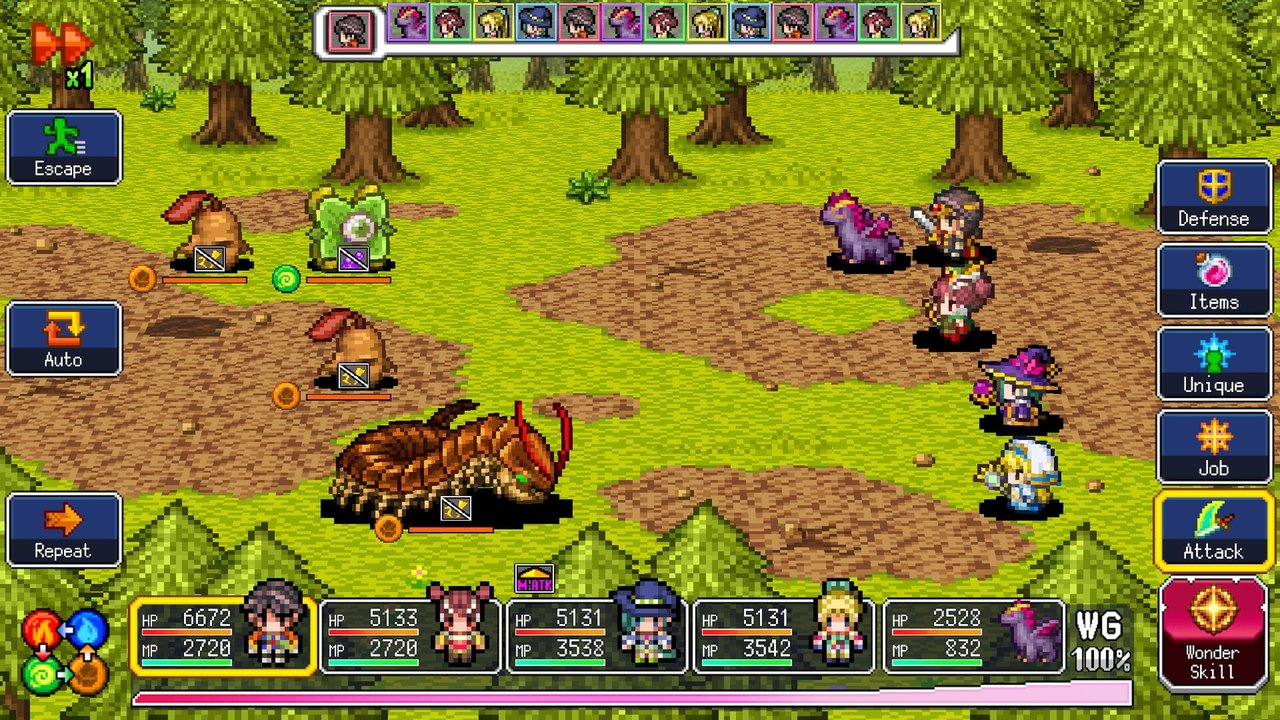
Task: Toggle the x1 battle speed arrows
Action: point(62,50)
